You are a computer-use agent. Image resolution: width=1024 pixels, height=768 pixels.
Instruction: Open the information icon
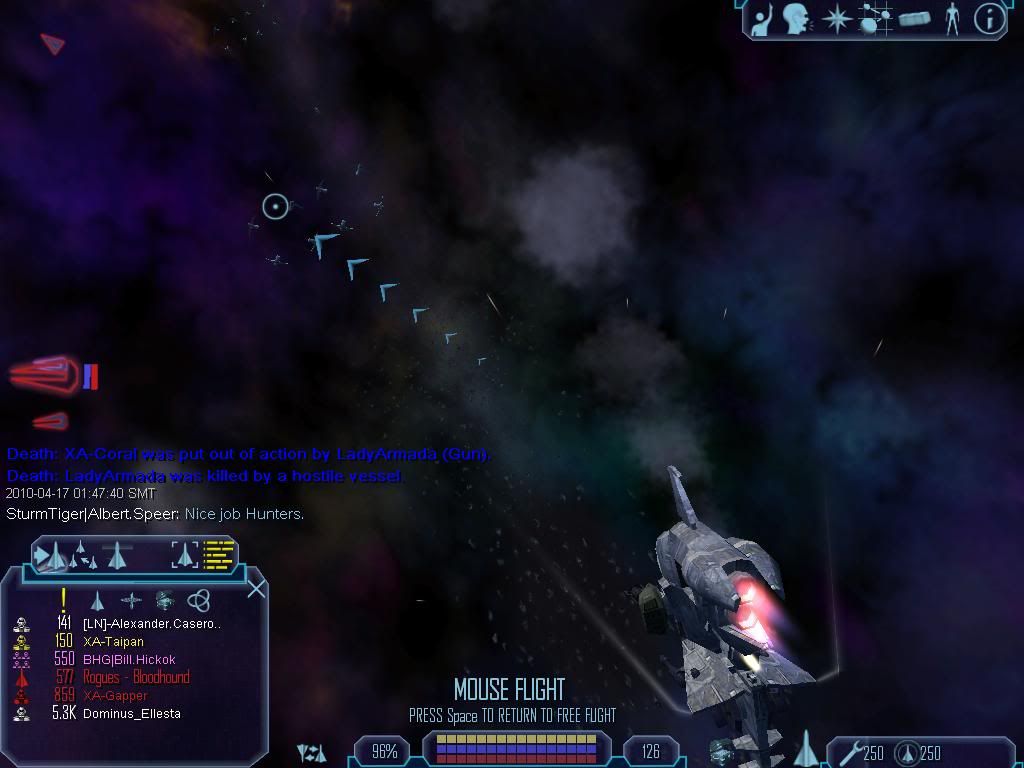coord(989,19)
